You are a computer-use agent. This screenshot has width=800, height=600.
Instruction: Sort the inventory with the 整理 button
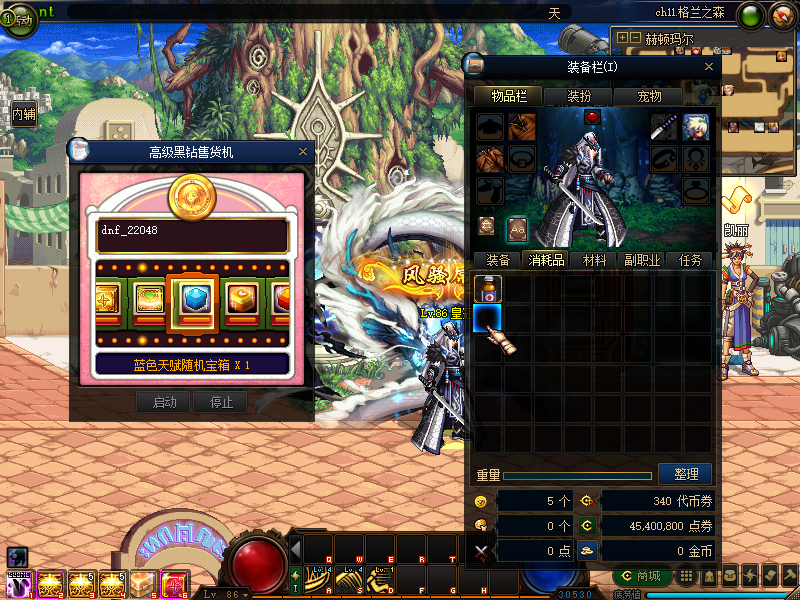pyautogui.click(x=686, y=474)
